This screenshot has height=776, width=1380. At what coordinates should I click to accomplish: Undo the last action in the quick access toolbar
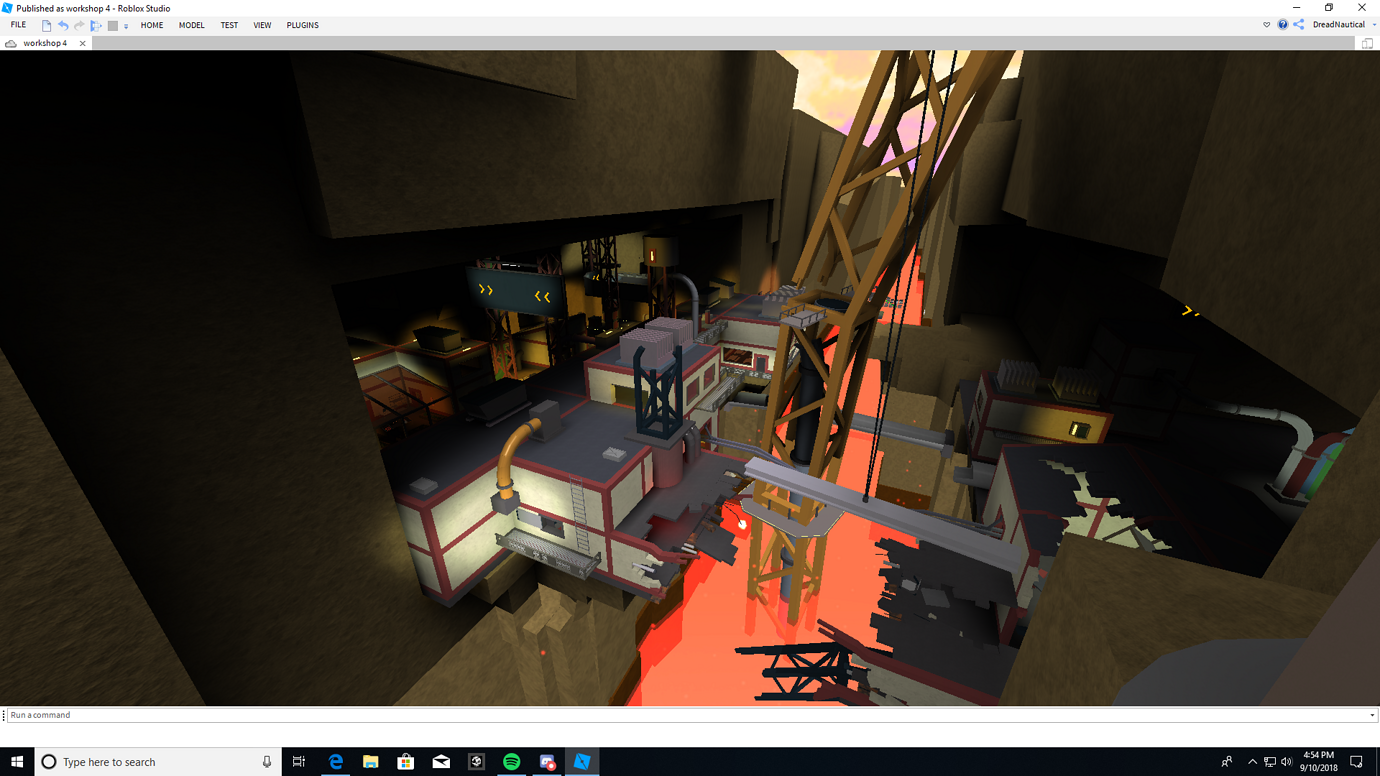point(62,24)
